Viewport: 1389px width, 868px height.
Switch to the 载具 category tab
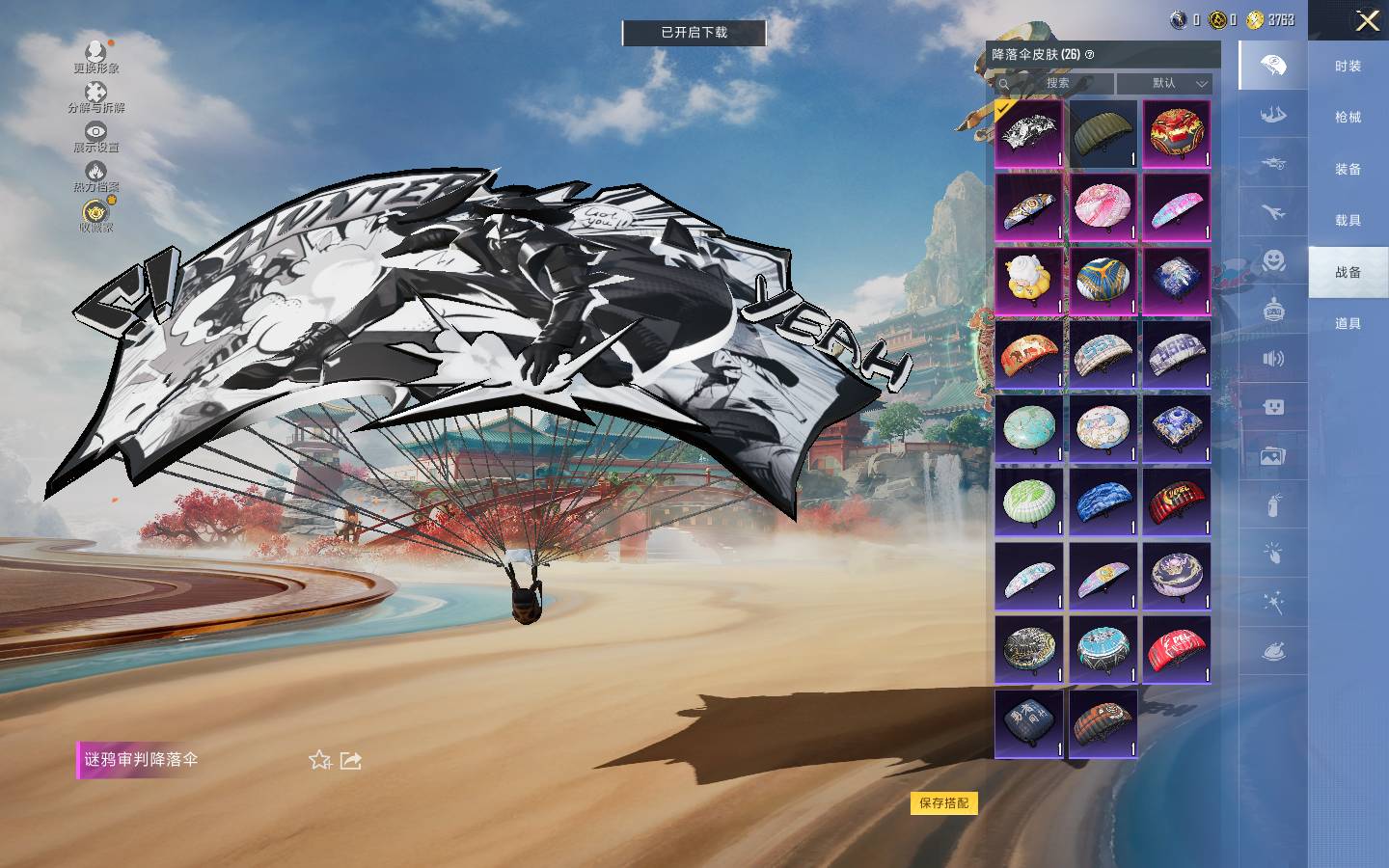pyautogui.click(x=1348, y=220)
